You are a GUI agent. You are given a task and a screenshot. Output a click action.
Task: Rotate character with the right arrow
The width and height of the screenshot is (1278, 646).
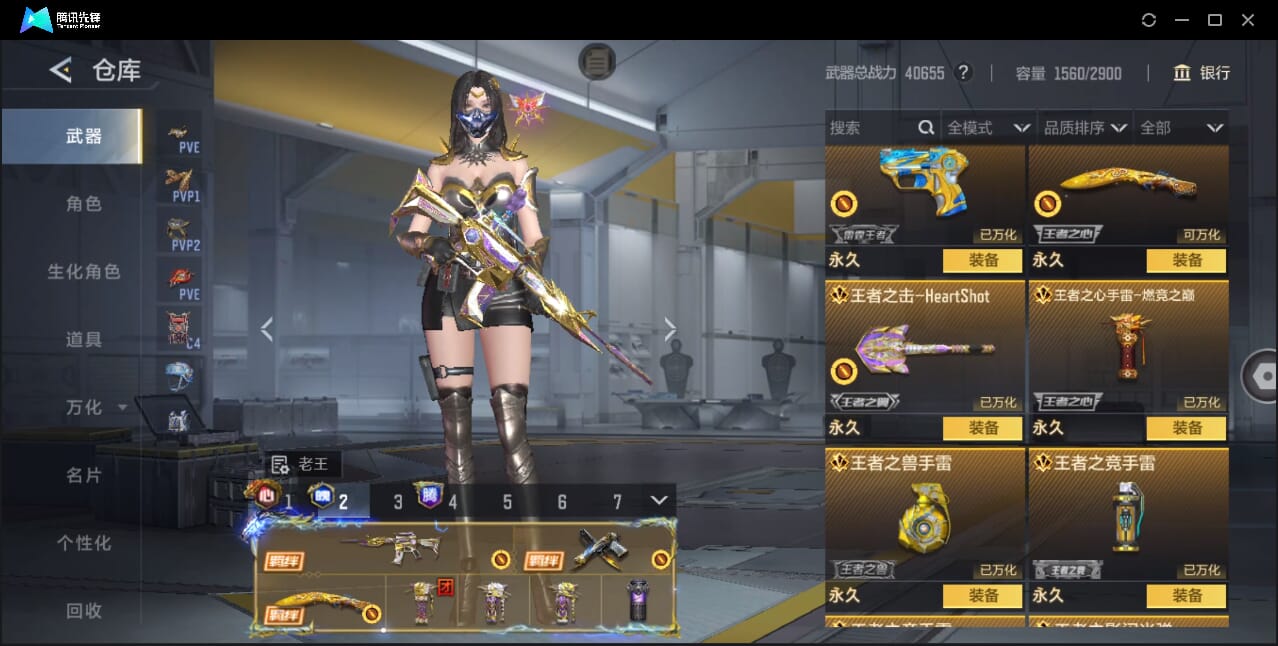click(x=670, y=329)
